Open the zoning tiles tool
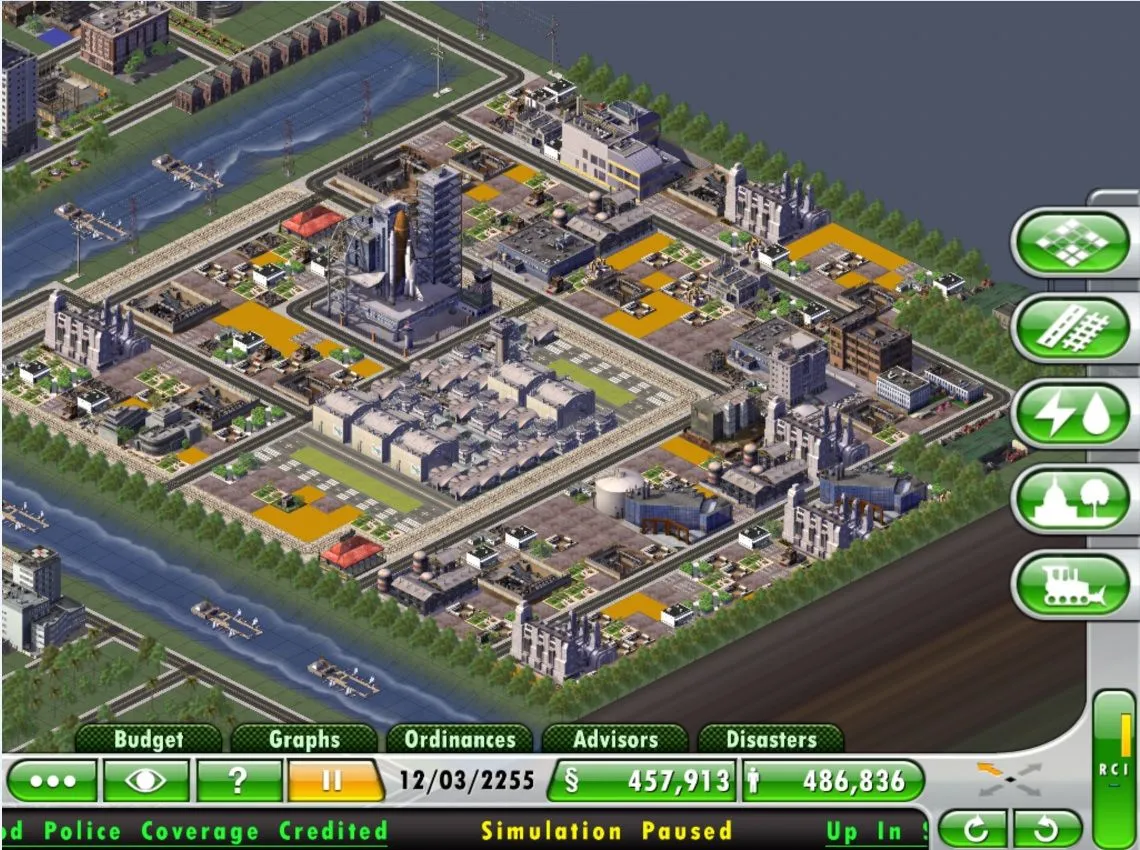Image resolution: width=1140 pixels, height=850 pixels. point(1070,243)
